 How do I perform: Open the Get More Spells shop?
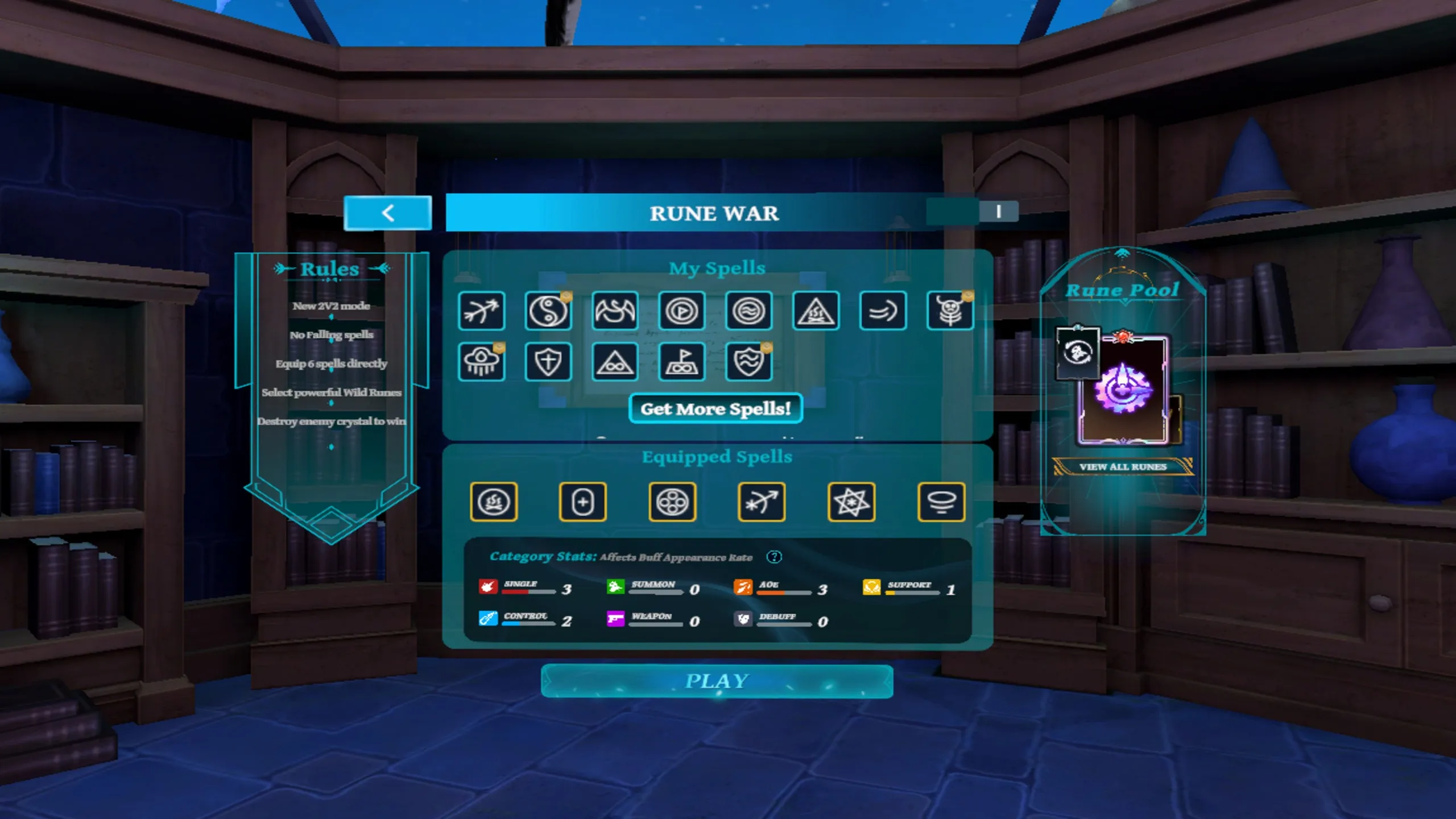click(x=715, y=408)
